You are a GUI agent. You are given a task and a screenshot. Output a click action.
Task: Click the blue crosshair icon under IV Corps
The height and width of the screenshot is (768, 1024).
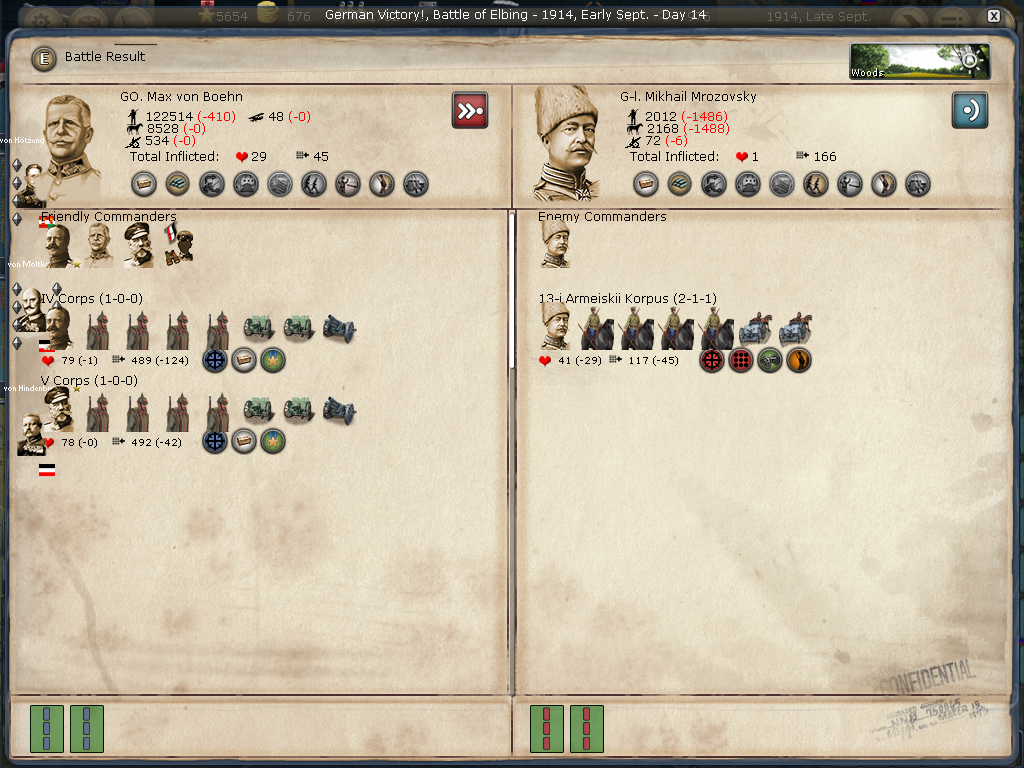point(215,360)
